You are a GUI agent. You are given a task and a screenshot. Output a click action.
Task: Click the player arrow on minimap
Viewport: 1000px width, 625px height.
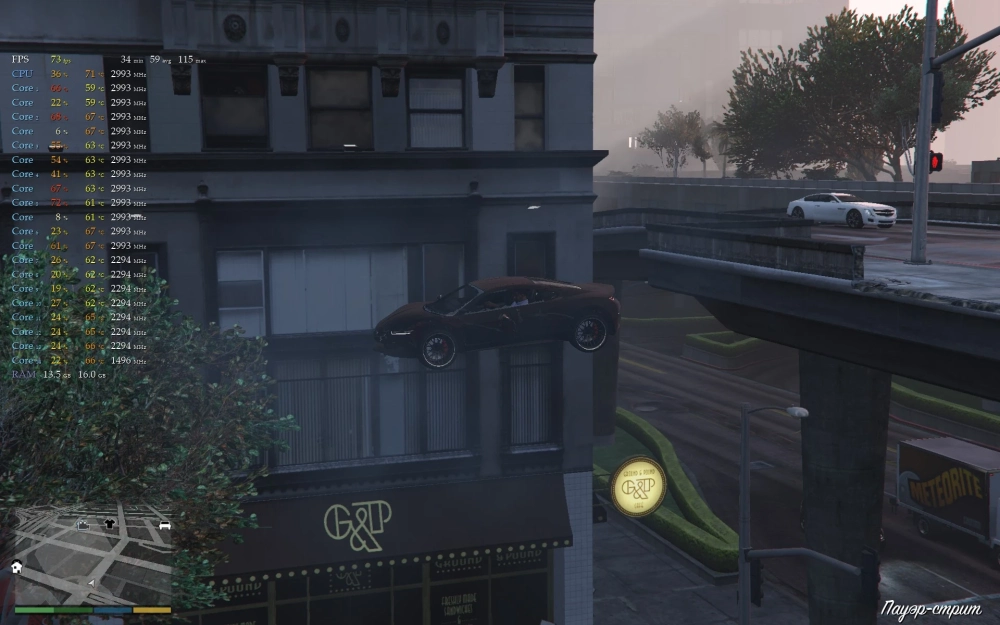pos(92,582)
